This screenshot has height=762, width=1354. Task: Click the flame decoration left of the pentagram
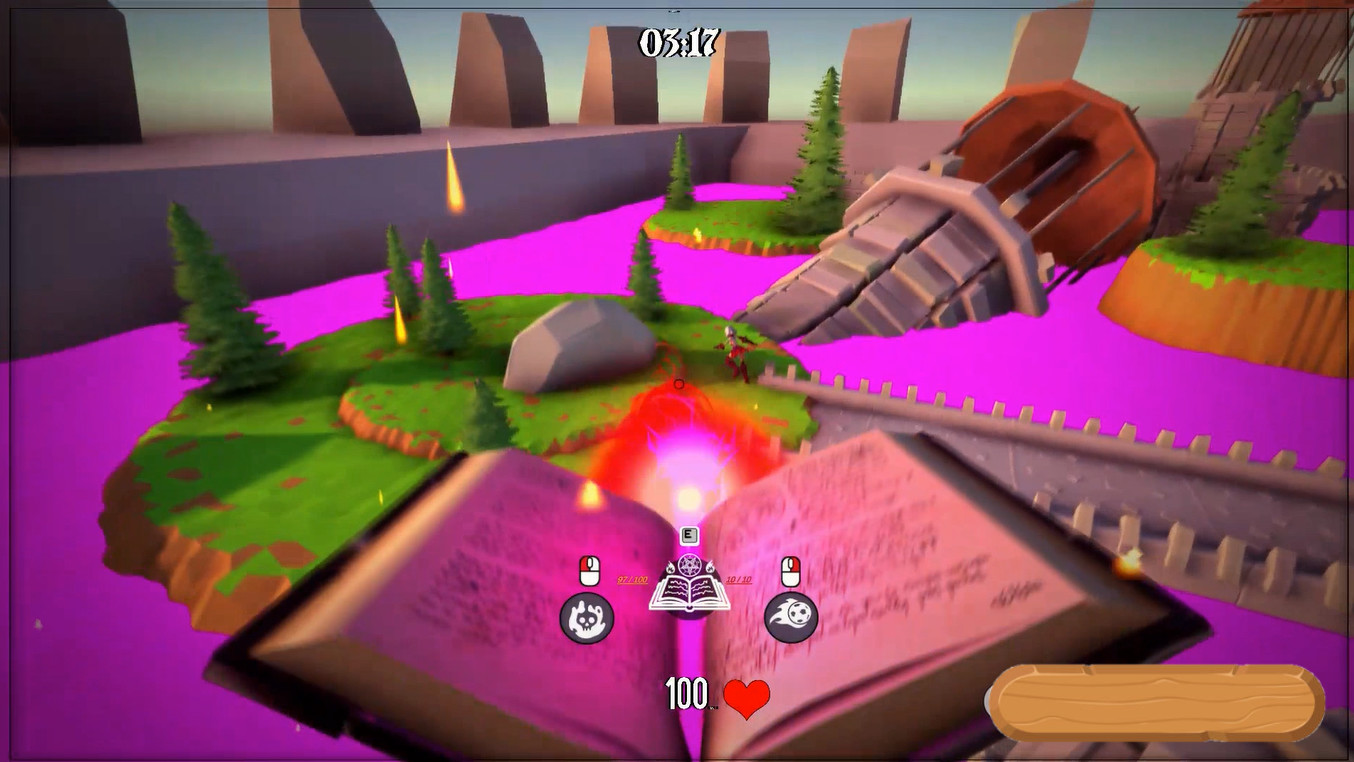(671, 567)
